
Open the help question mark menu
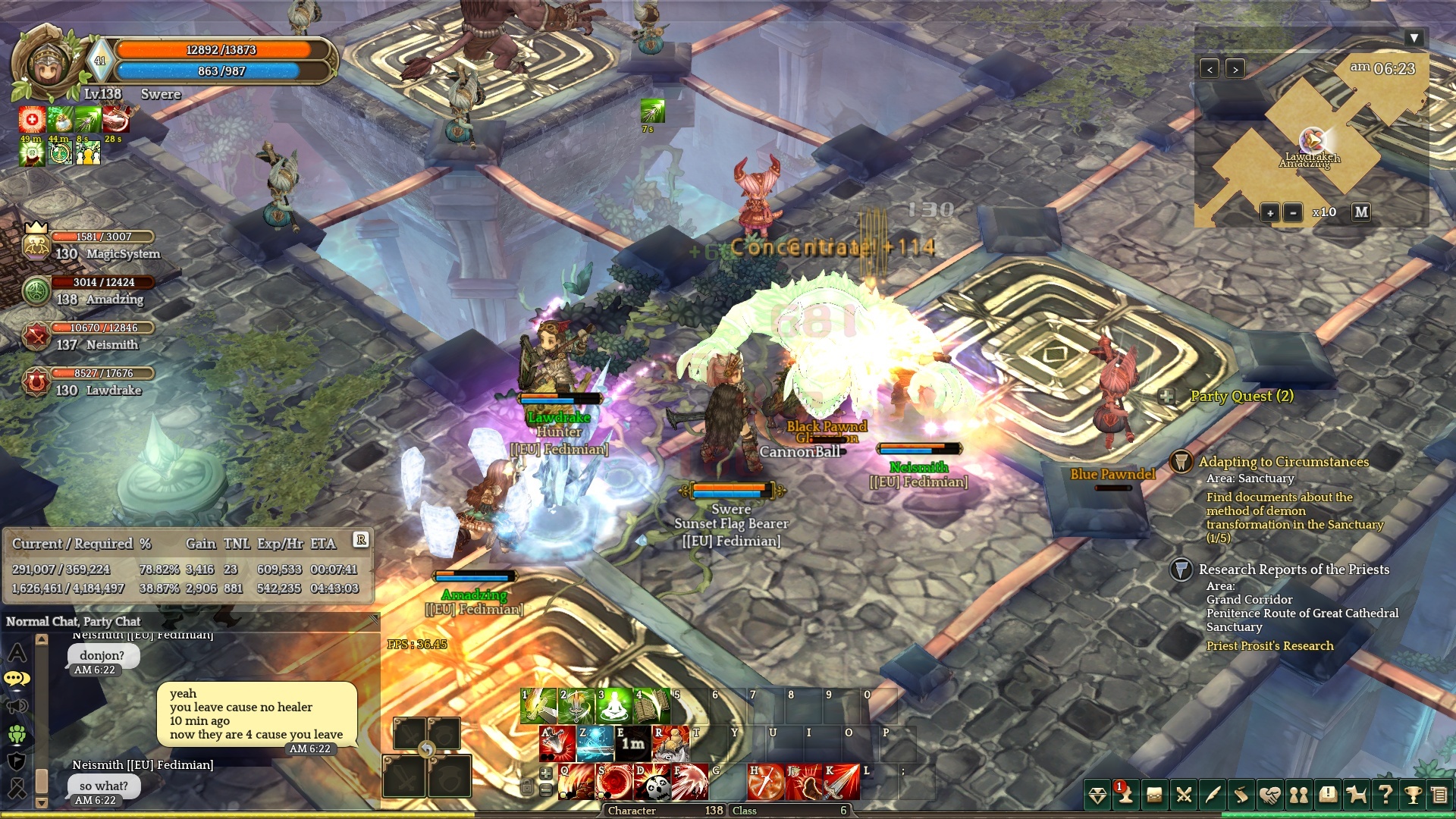click(x=1385, y=795)
